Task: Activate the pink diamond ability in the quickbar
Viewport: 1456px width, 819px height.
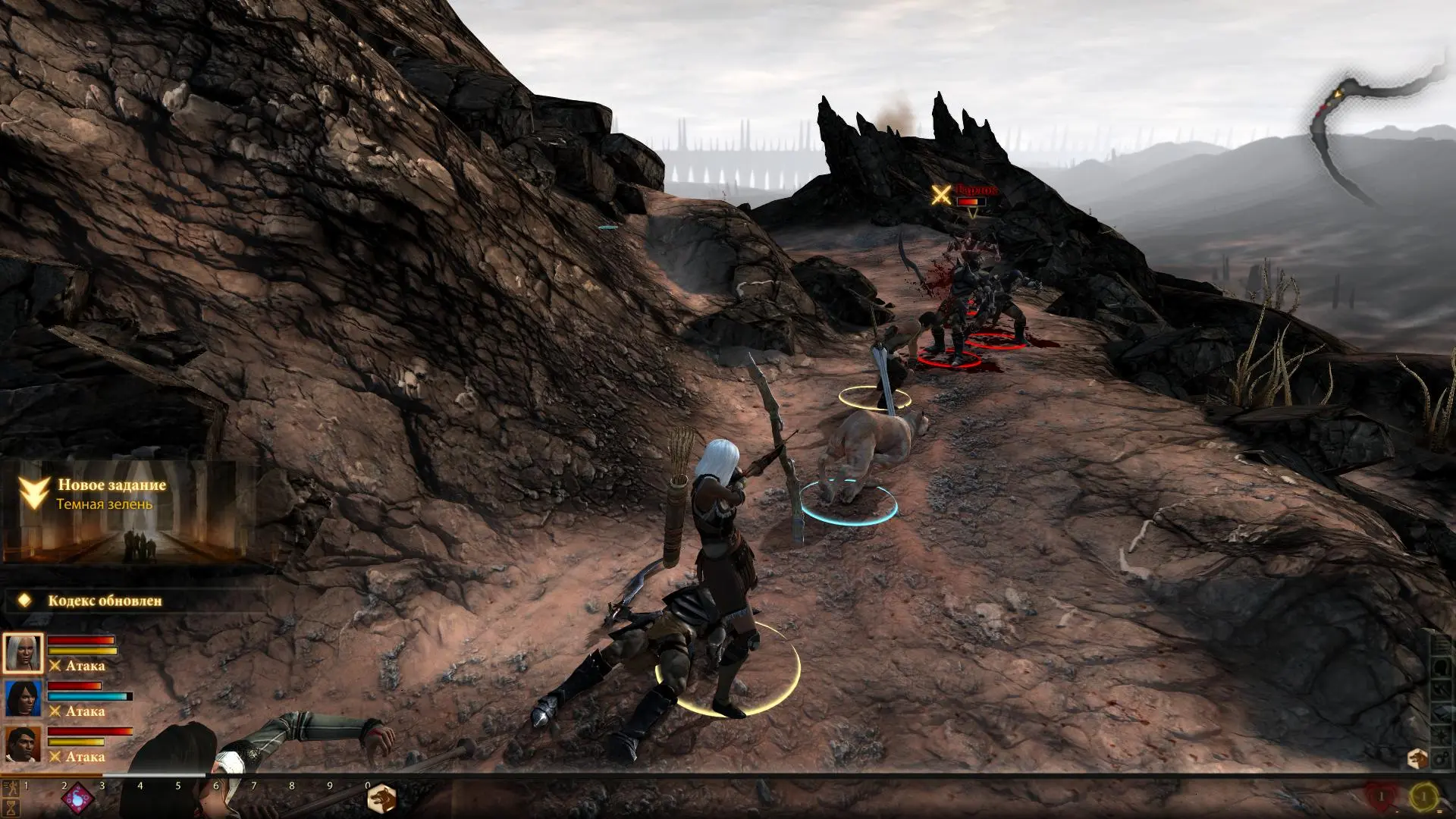Action: [x=78, y=799]
